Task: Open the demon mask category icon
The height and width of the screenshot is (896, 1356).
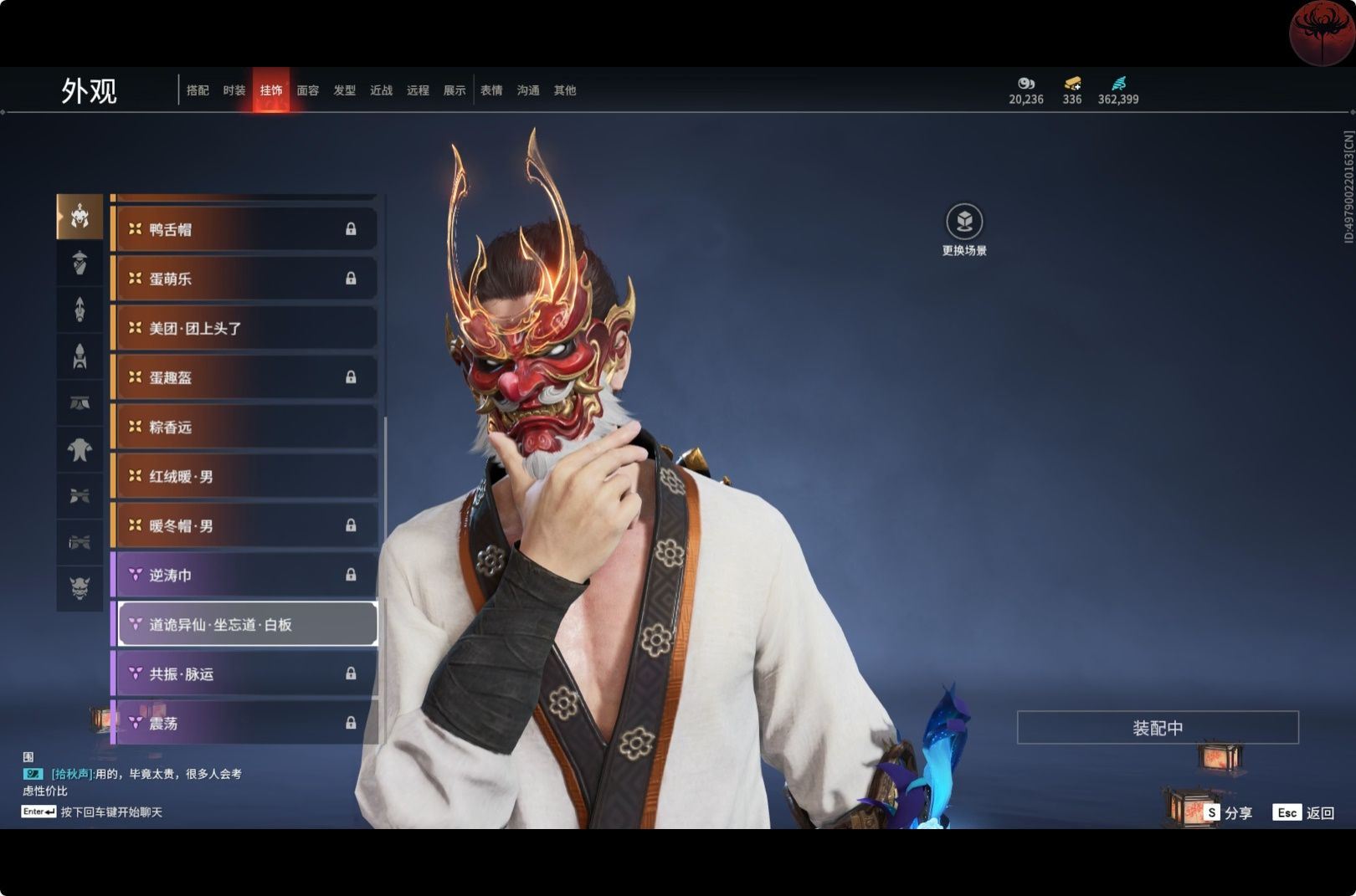Action: (x=80, y=588)
